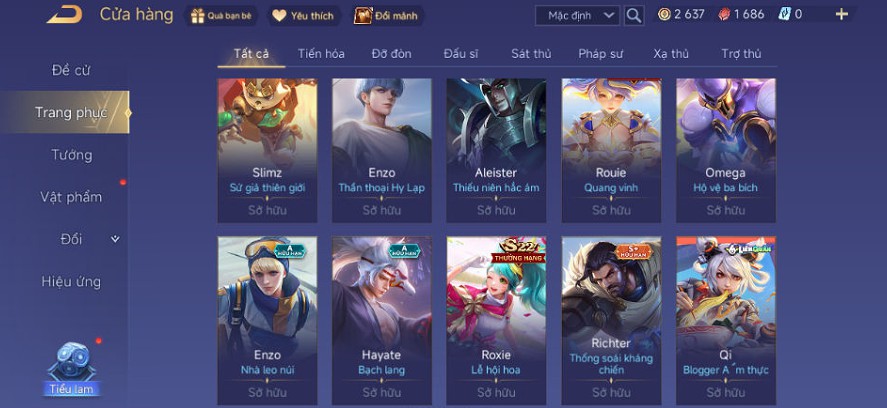
Task: Select Đề cử in the sidebar
Action: [71, 70]
